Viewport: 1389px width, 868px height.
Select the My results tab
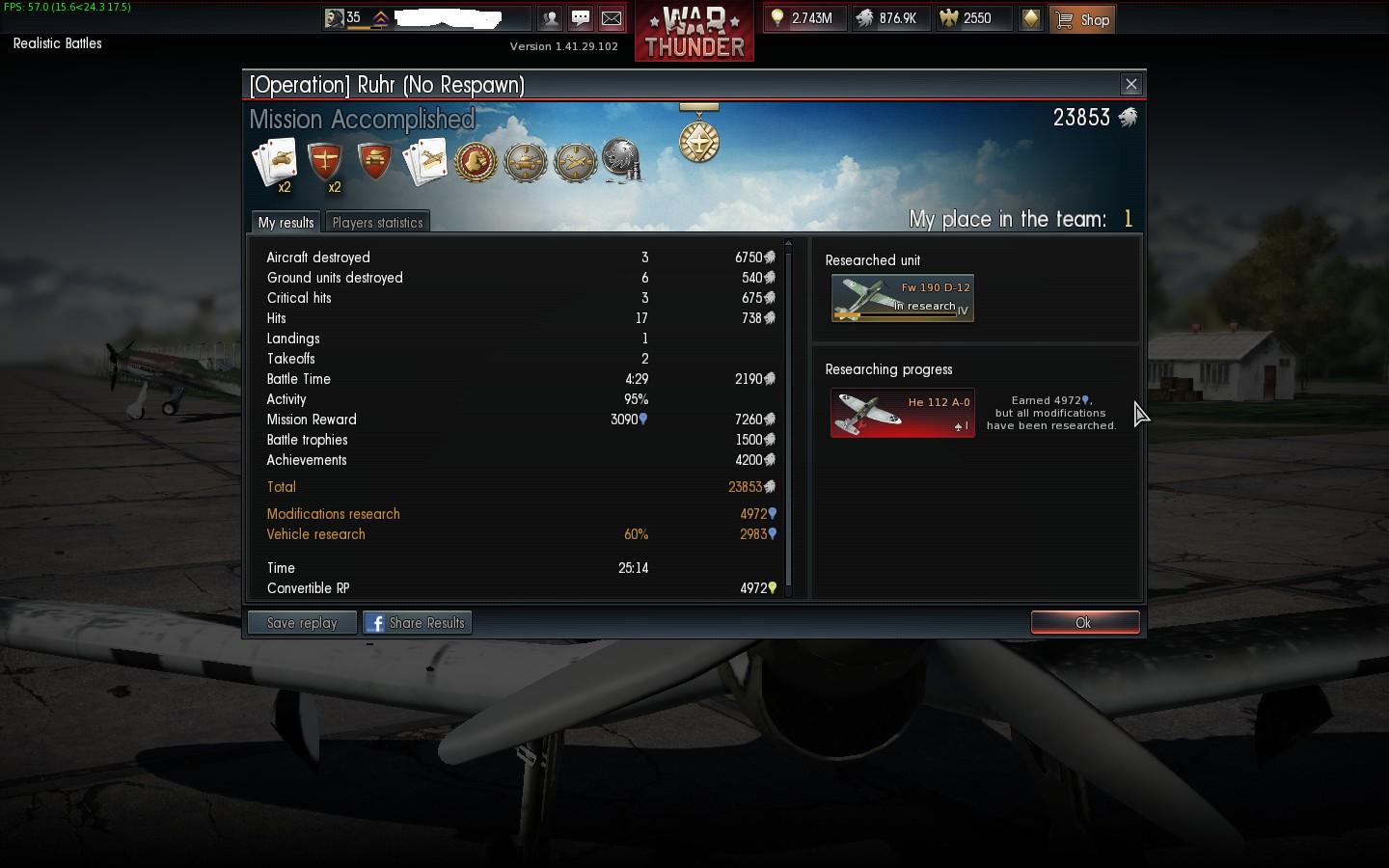click(286, 223)
